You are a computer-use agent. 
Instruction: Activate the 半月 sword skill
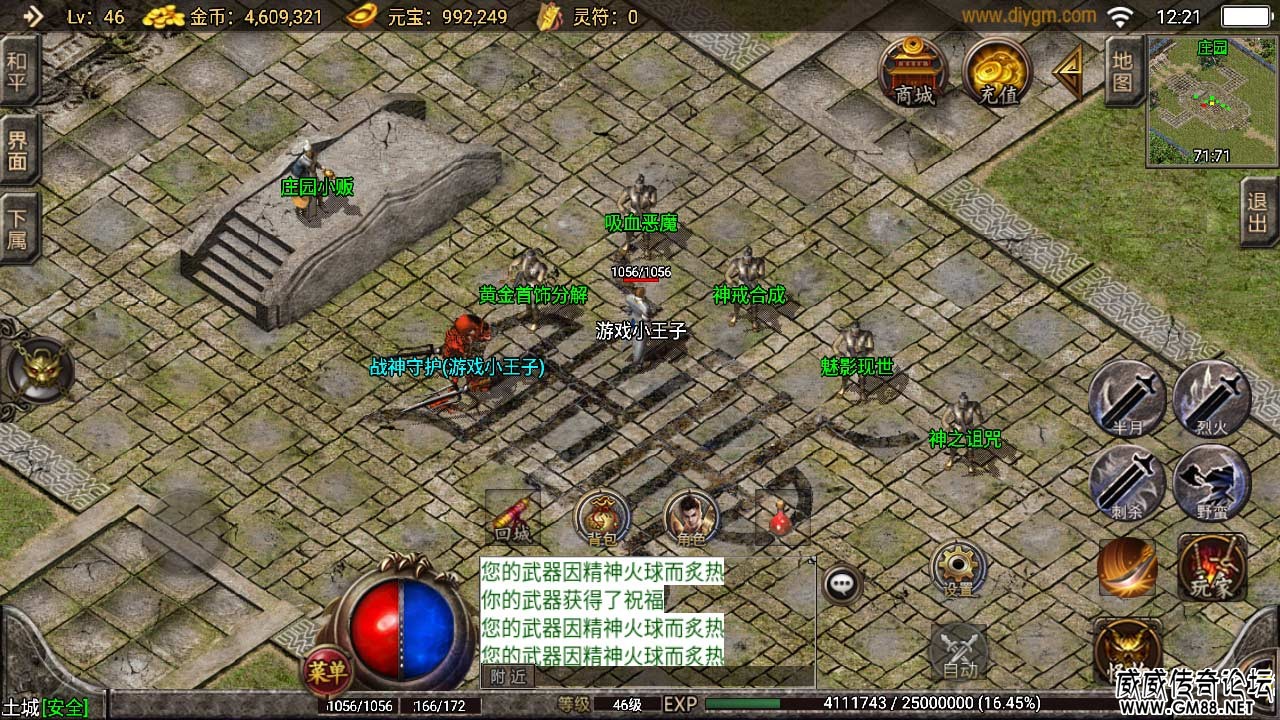[1127, 399]
